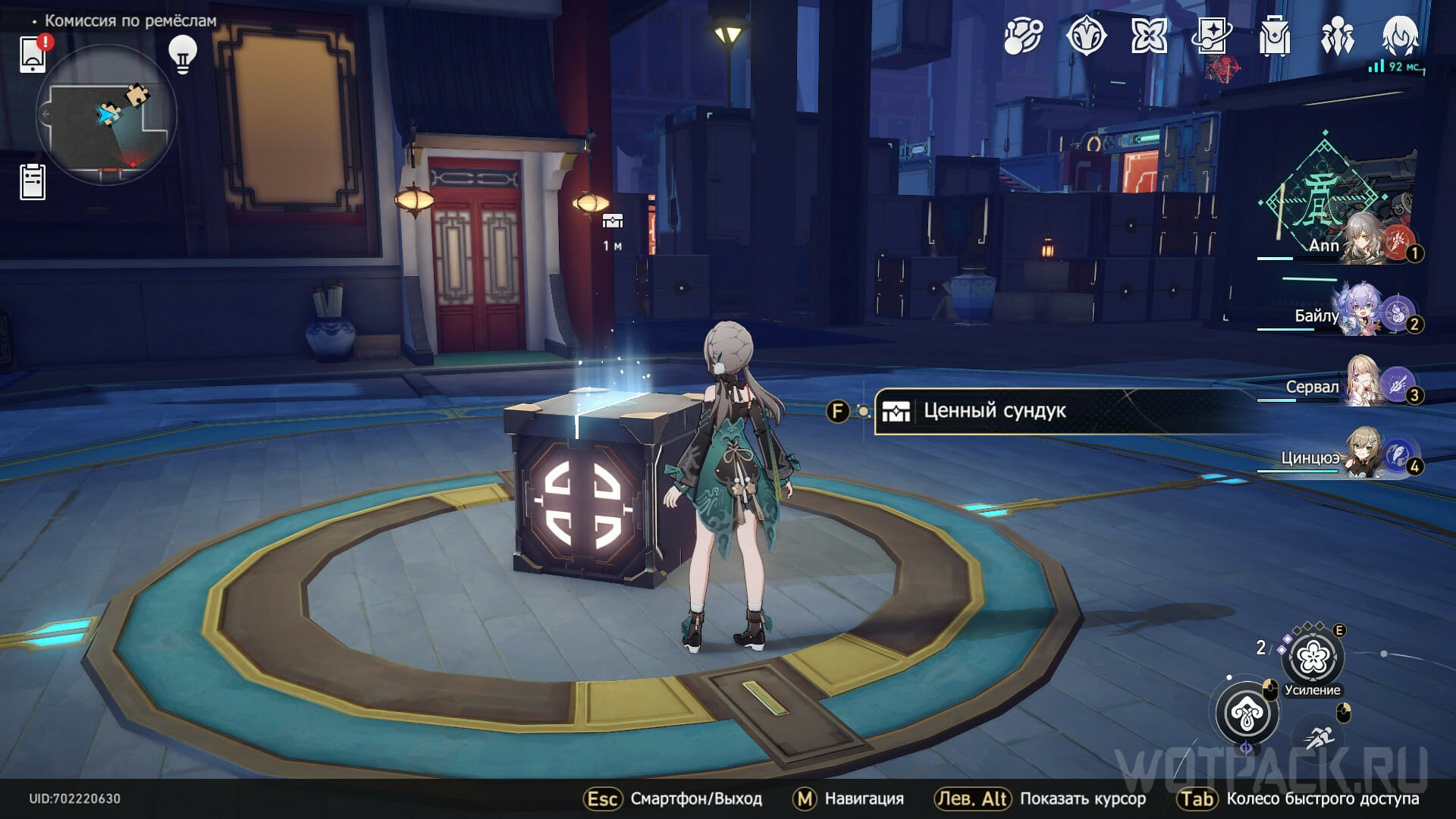Open the mission clipboard icon
Image resolution: width=1456 pixels, height=819 pixels.
click(33, 182)
